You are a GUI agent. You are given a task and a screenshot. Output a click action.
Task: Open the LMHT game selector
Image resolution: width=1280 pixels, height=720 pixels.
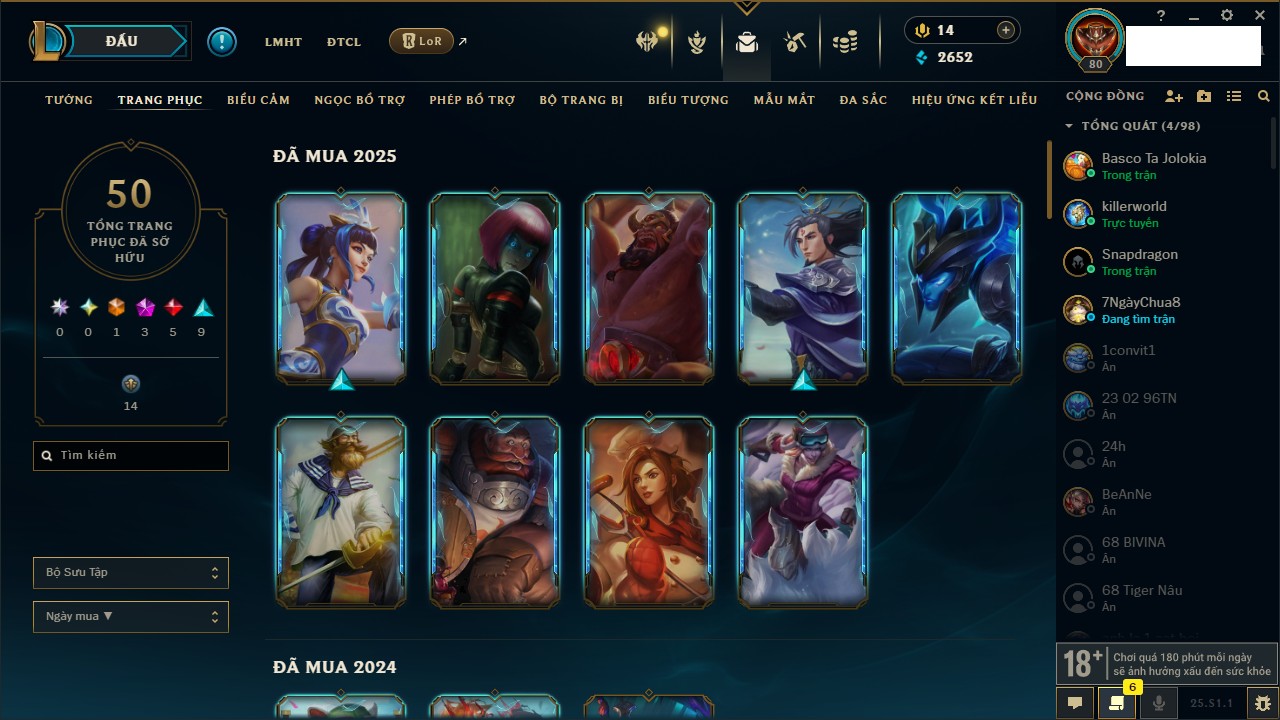pyautogui.click(x=283, y=42)
